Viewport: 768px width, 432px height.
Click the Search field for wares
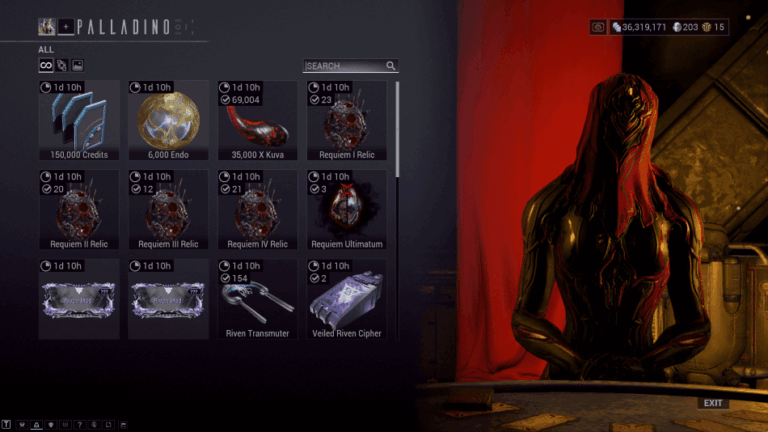coord(345,66)
